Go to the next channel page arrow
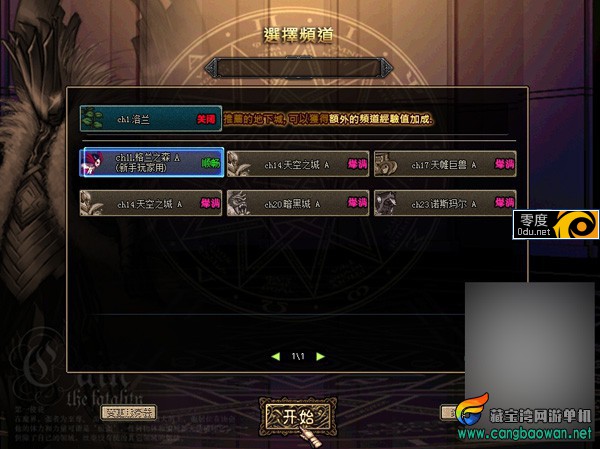Viewport: 600px width, 449px height. tap(318, 355)
